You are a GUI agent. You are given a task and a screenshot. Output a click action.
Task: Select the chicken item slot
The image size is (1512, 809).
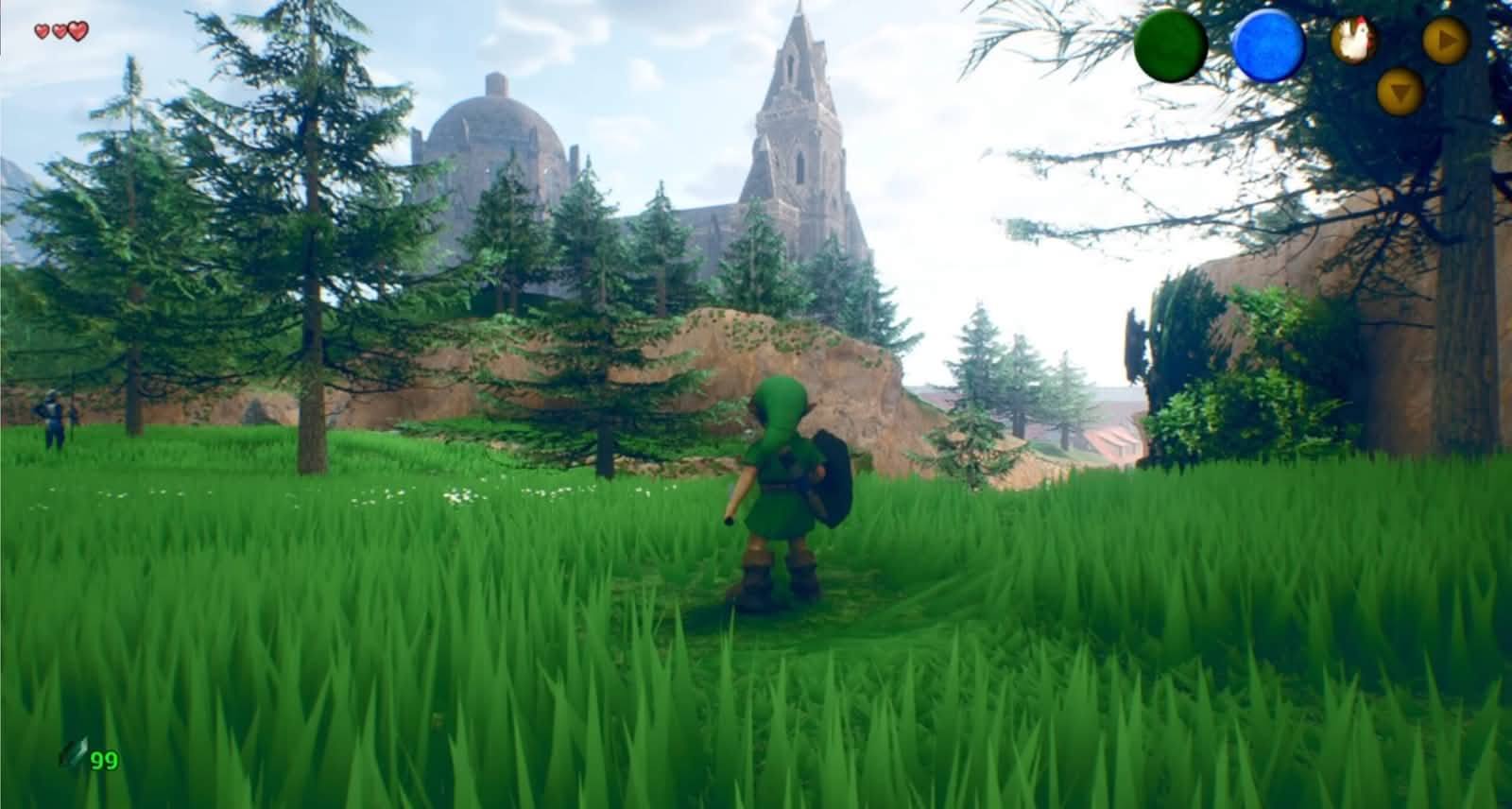1353,42
